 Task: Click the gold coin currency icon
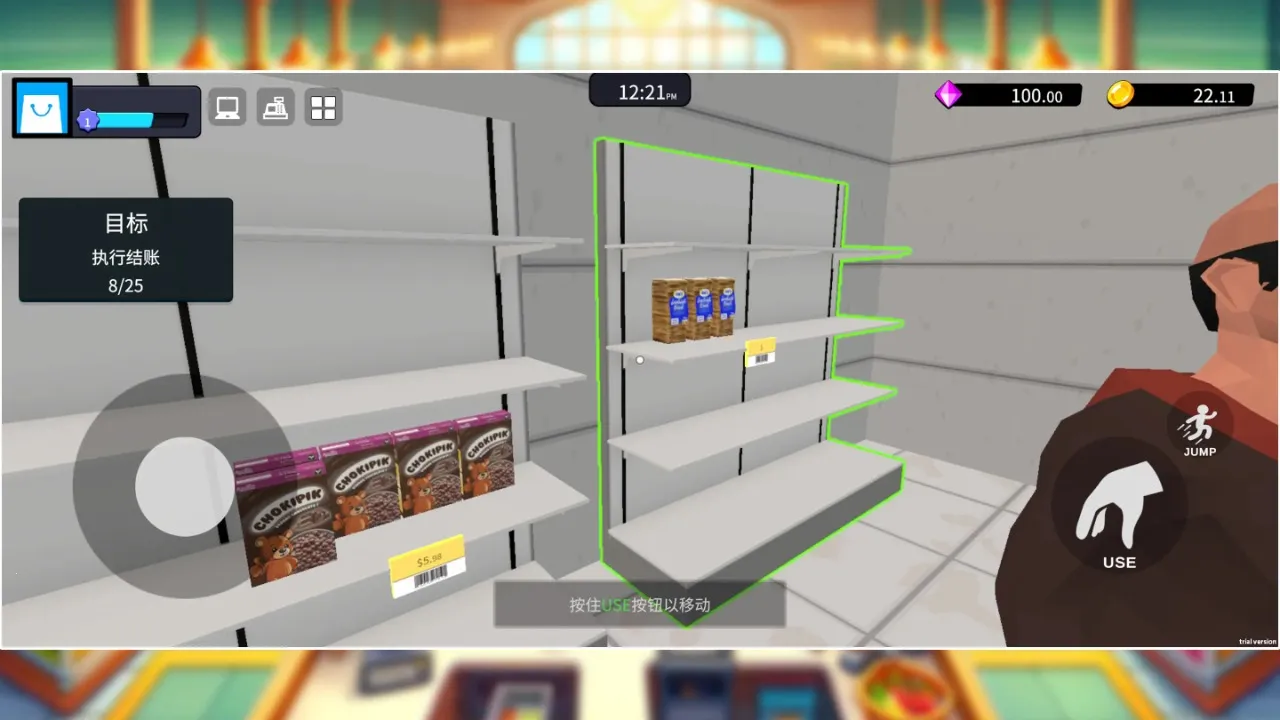tap(1122, 95)
